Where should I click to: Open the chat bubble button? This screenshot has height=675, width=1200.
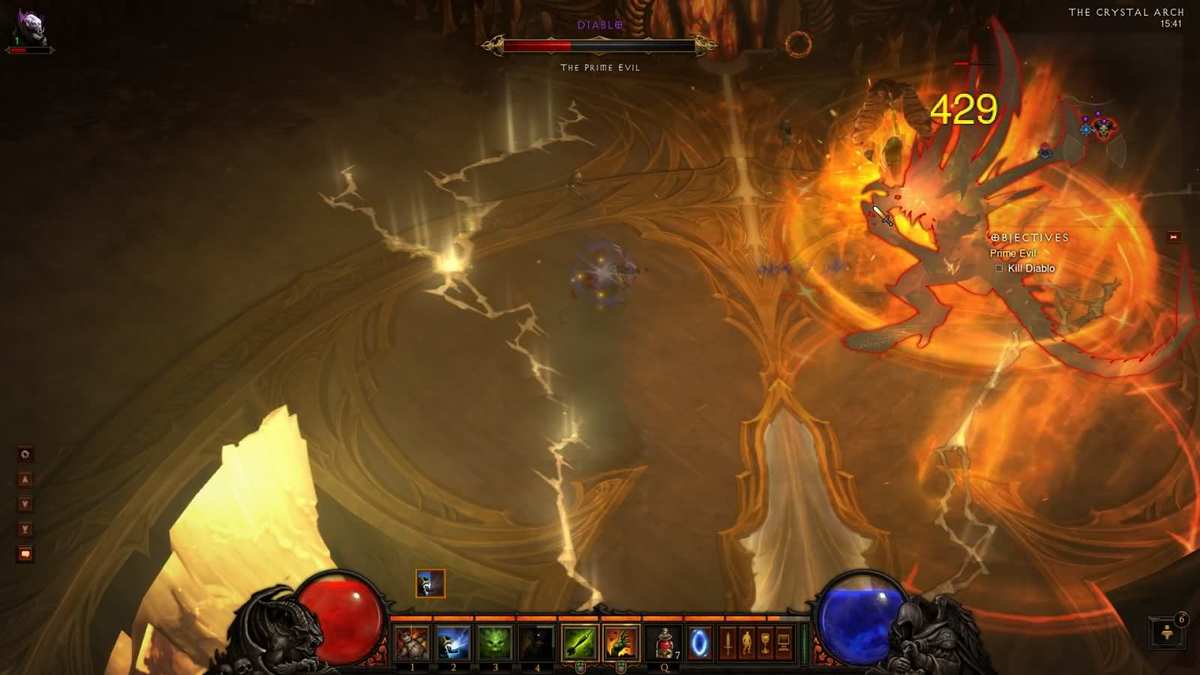click(25, 554)
